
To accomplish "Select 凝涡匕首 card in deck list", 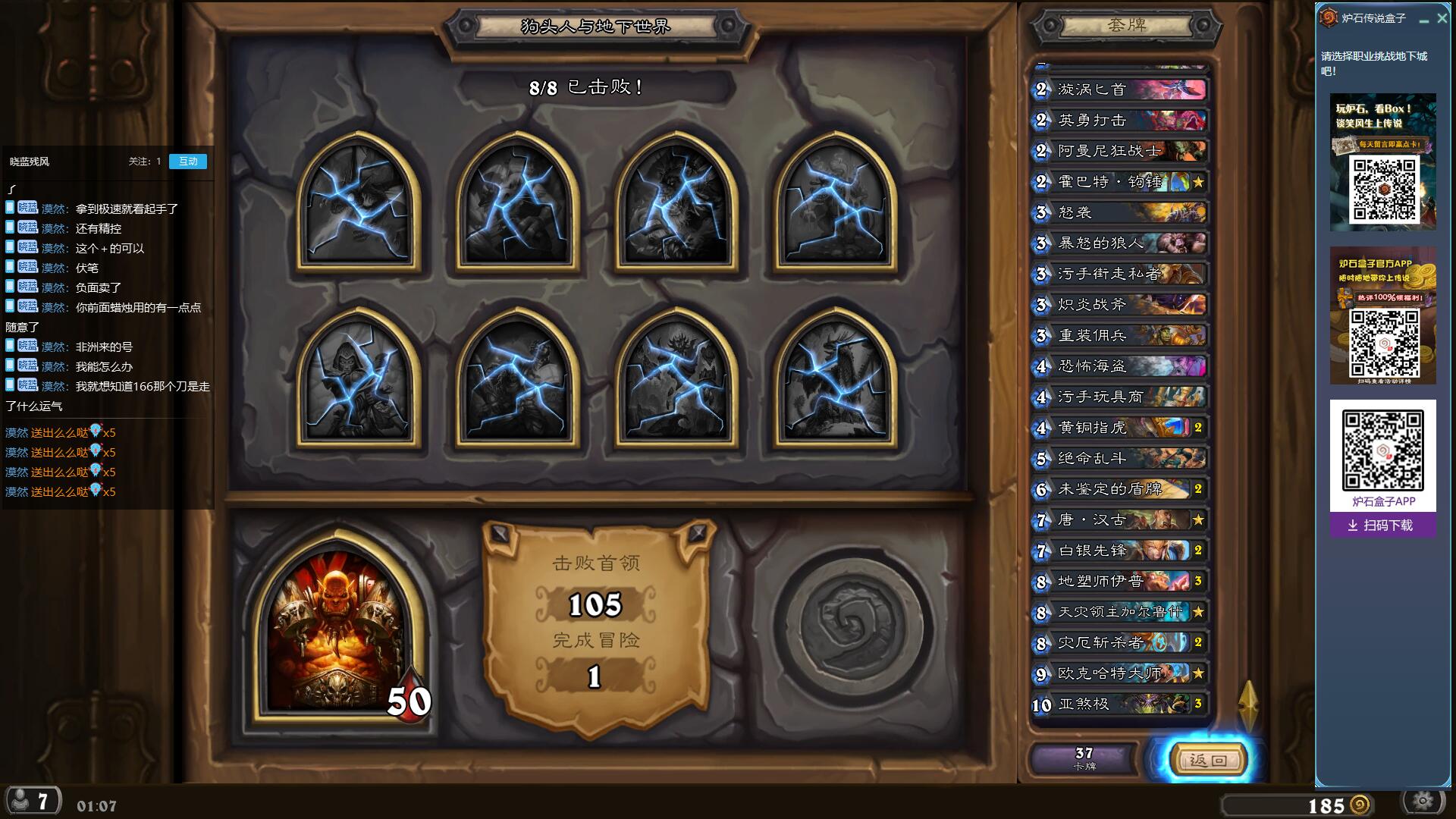I will (1120, 89).
